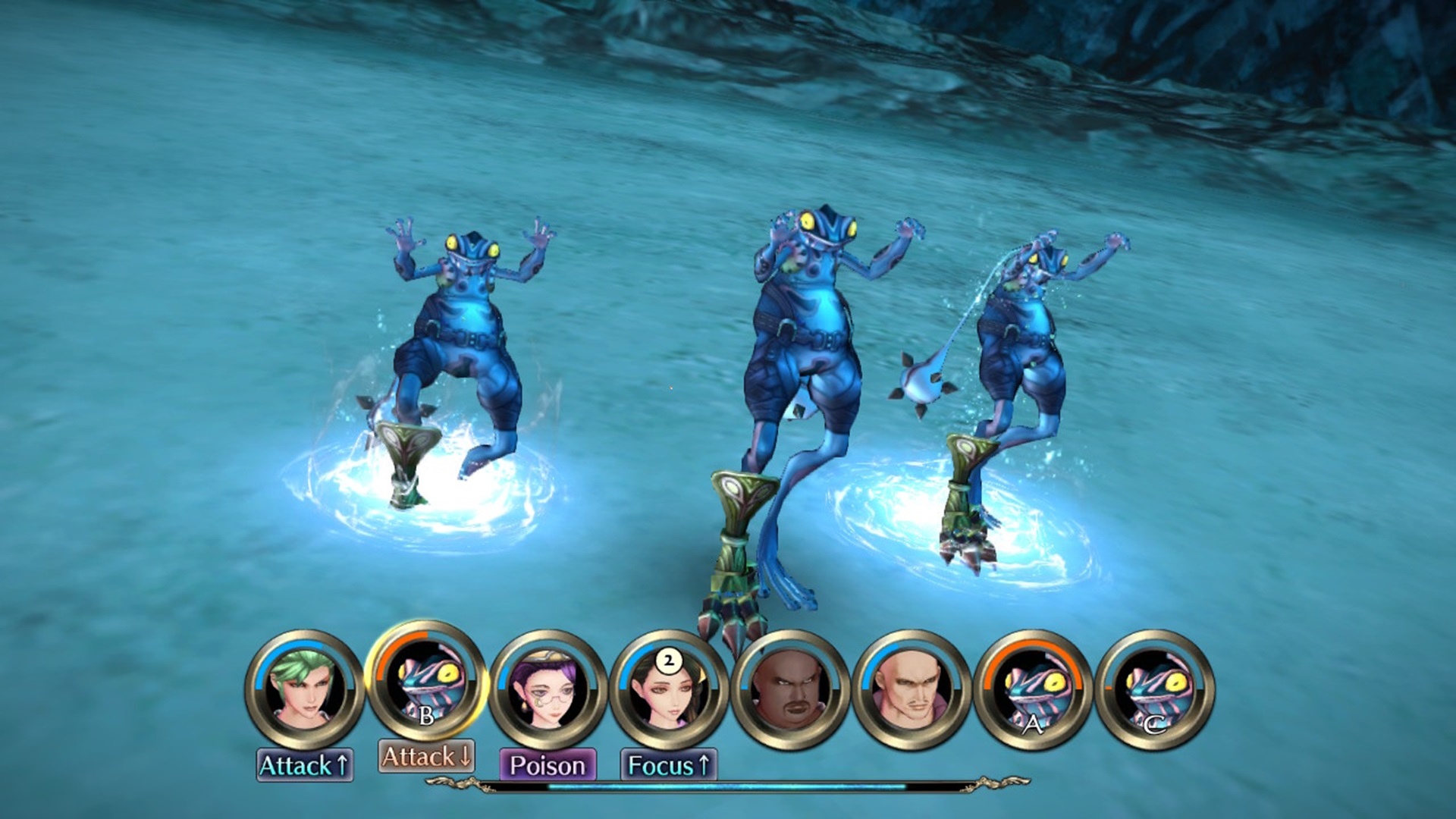Viewport: 1456px width, 819px height.
Task: Select the purple-haired woman with glasses portrait
Action: point(548,689)
